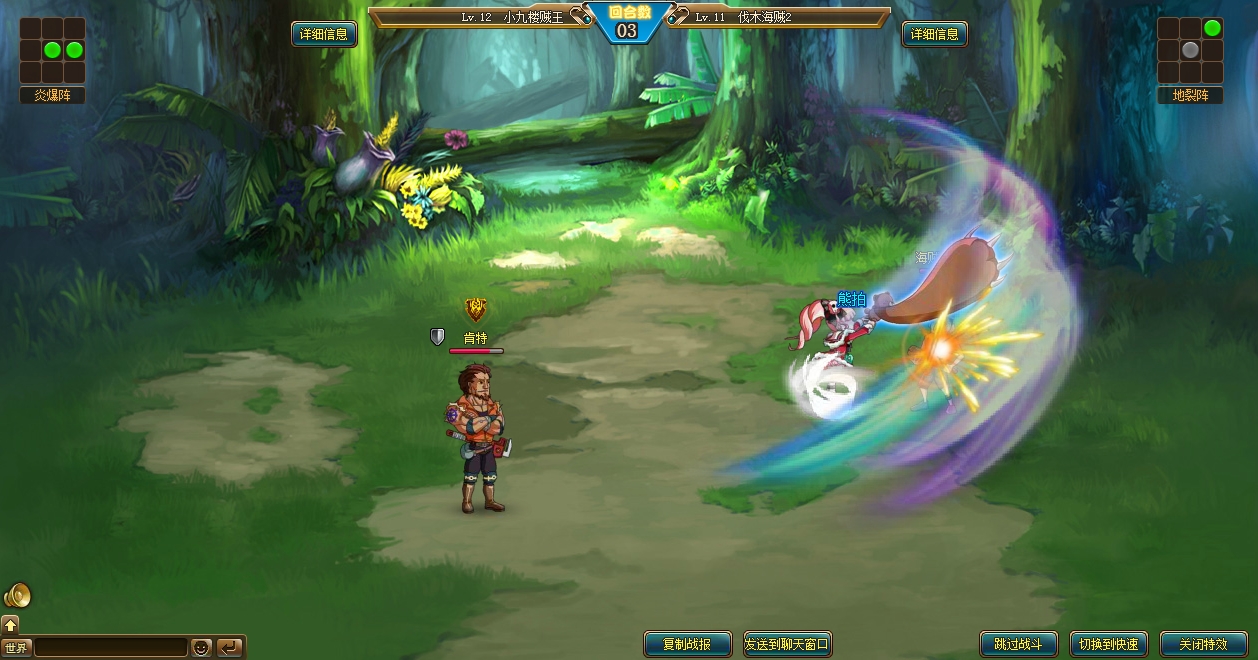The width and height of the screenshot is (1258, 660).
Task: Open the 世界 chat channel selector
Action: (16, 648)
